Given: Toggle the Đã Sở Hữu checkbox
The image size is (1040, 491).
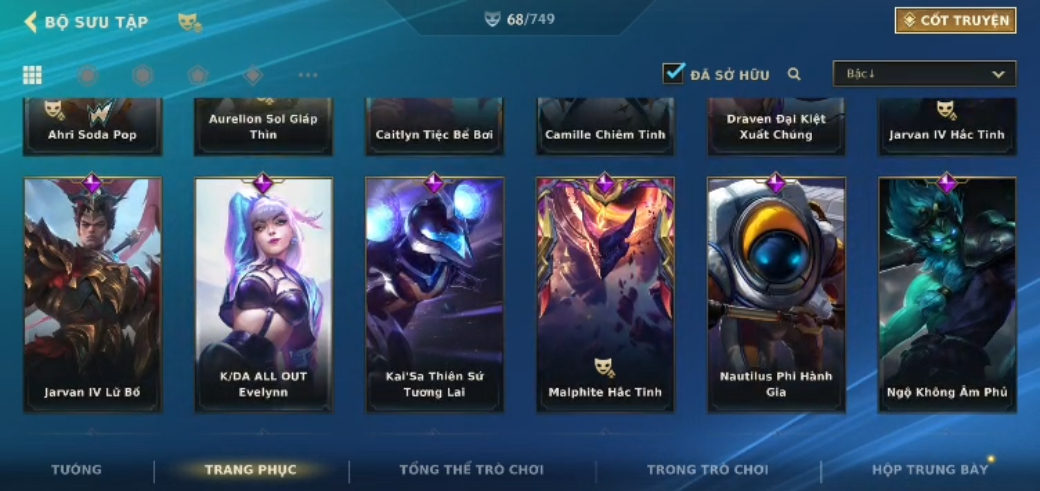Looking at the screenshot, I should point(674,73).
